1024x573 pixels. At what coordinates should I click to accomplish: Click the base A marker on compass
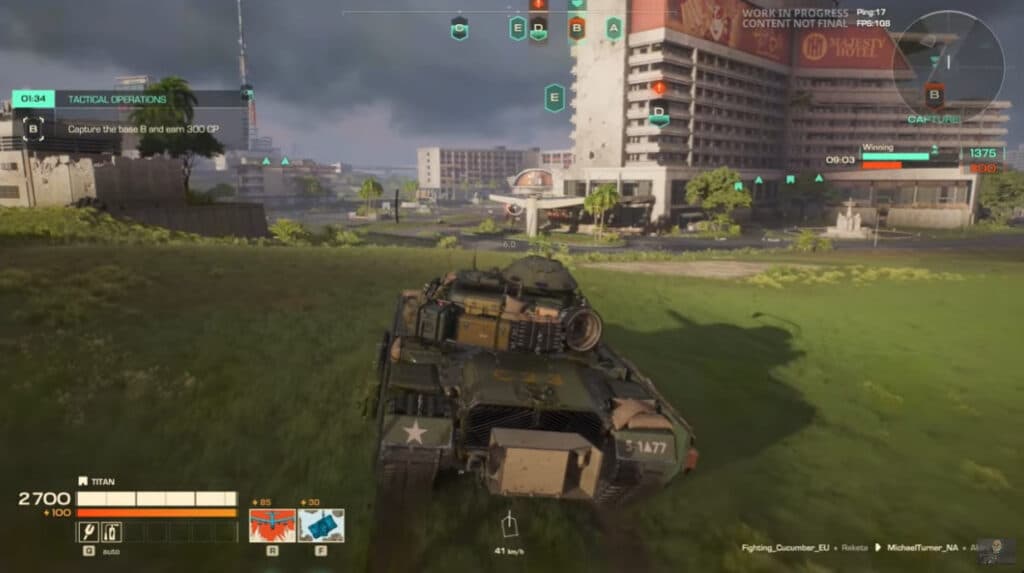(613, 29)
